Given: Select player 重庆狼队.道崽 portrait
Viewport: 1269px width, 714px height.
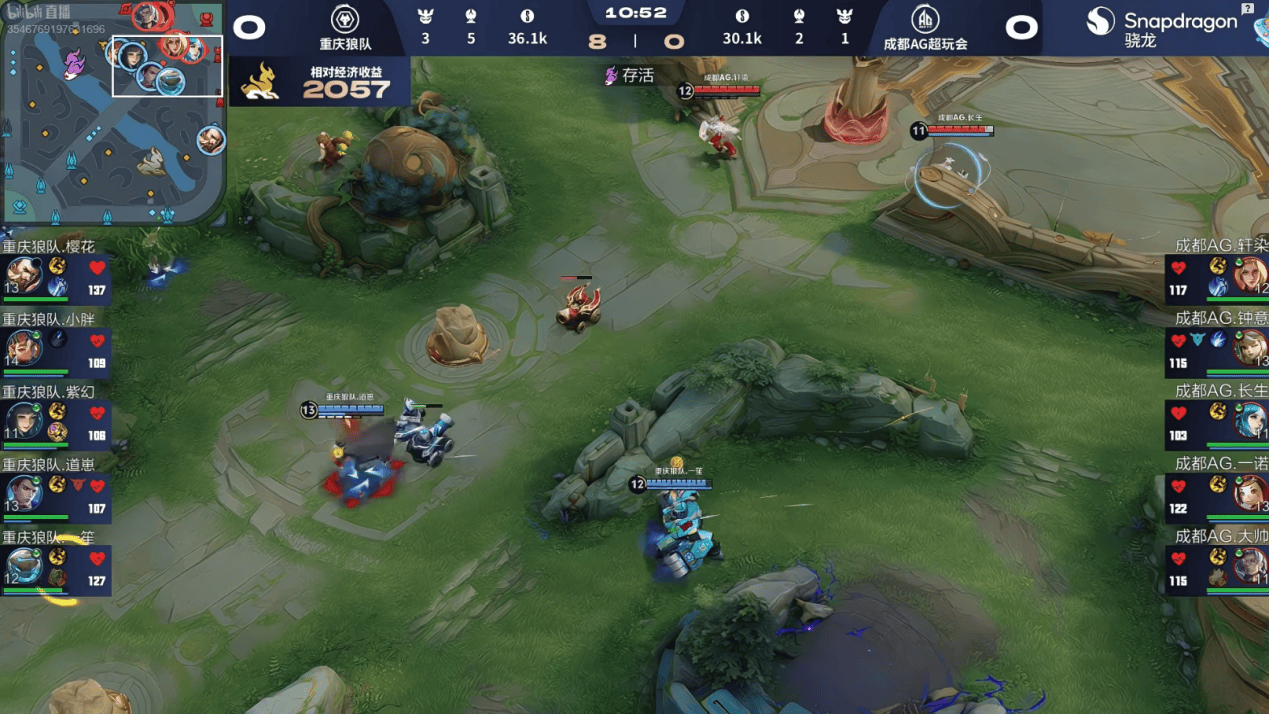Looking at the screenshot, I should pos(24,494).
